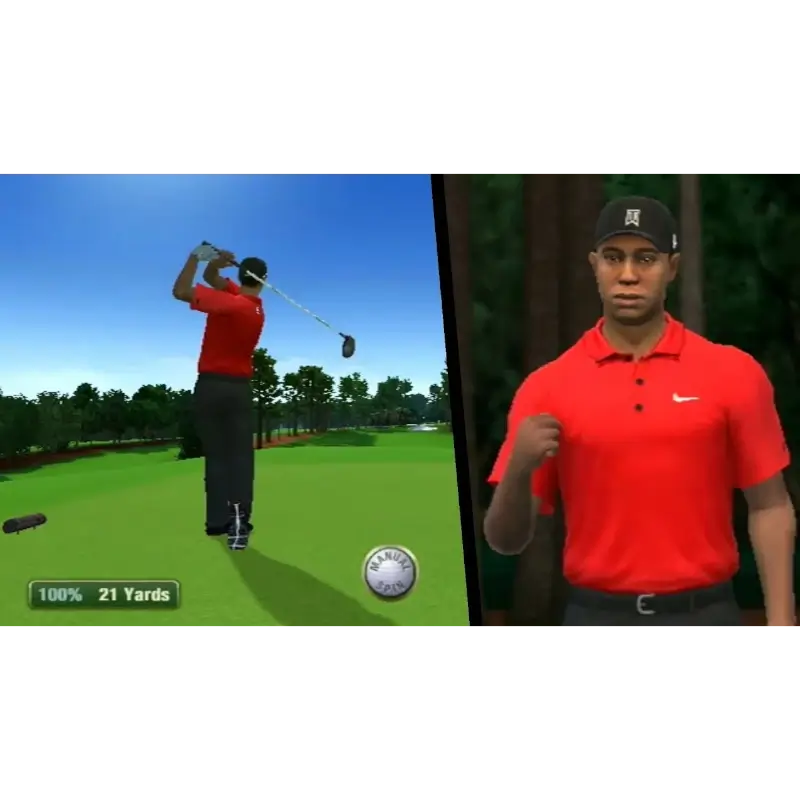The image size is (800, 800).
Task: Tap the Manual Spin golf ball
Action: pyautogui.click(x=389, y=573)
